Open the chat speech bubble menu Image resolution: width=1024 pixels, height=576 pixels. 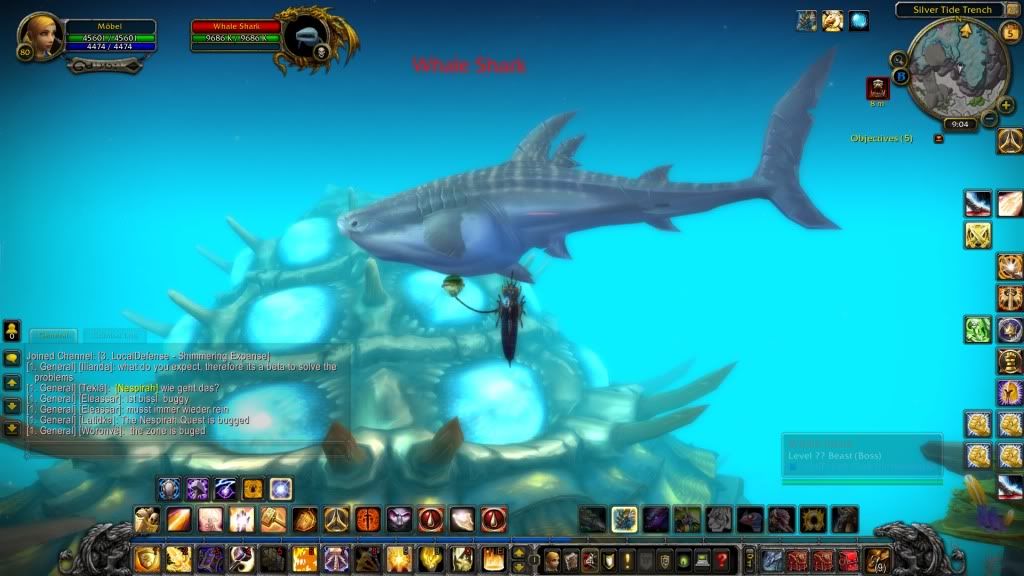pos(12,358)
